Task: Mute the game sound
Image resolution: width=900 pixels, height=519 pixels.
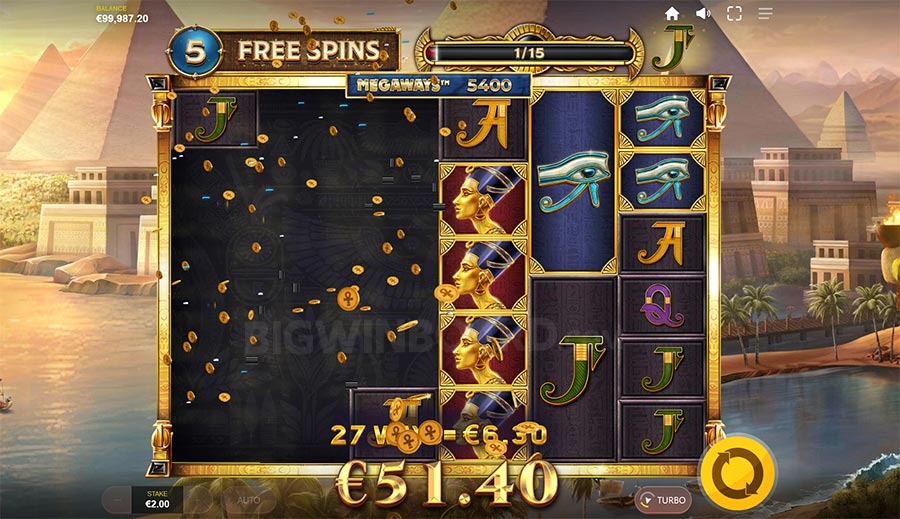Action: pyautogui.click(x=703, y=13)
